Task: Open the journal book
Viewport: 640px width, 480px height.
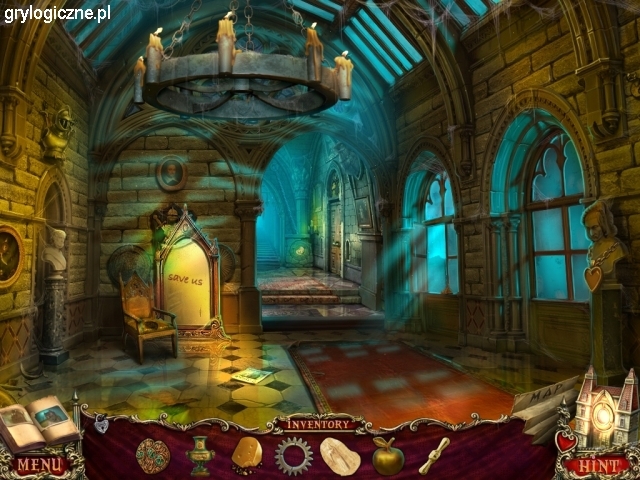Action: coord(38,422)
